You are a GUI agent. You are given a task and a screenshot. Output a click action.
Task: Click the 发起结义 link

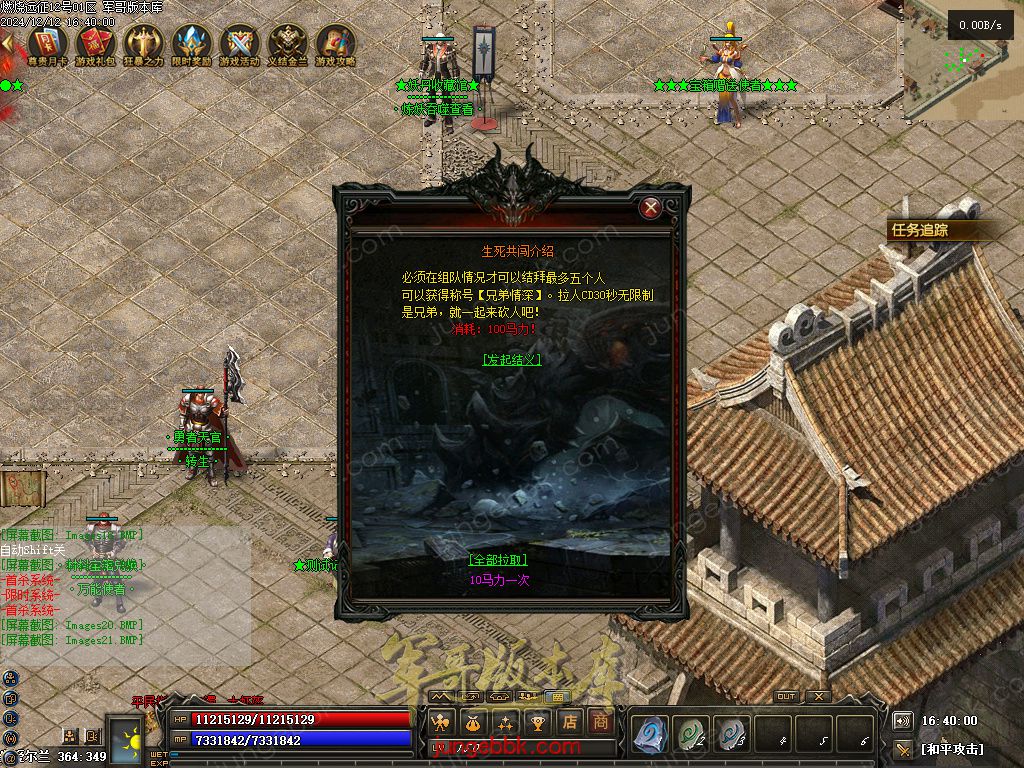511,360
